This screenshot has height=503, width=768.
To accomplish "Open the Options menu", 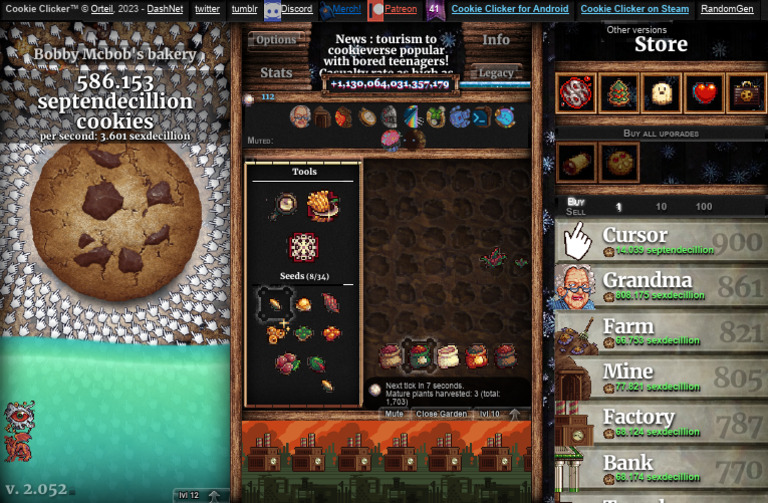I will click(276, 40).
